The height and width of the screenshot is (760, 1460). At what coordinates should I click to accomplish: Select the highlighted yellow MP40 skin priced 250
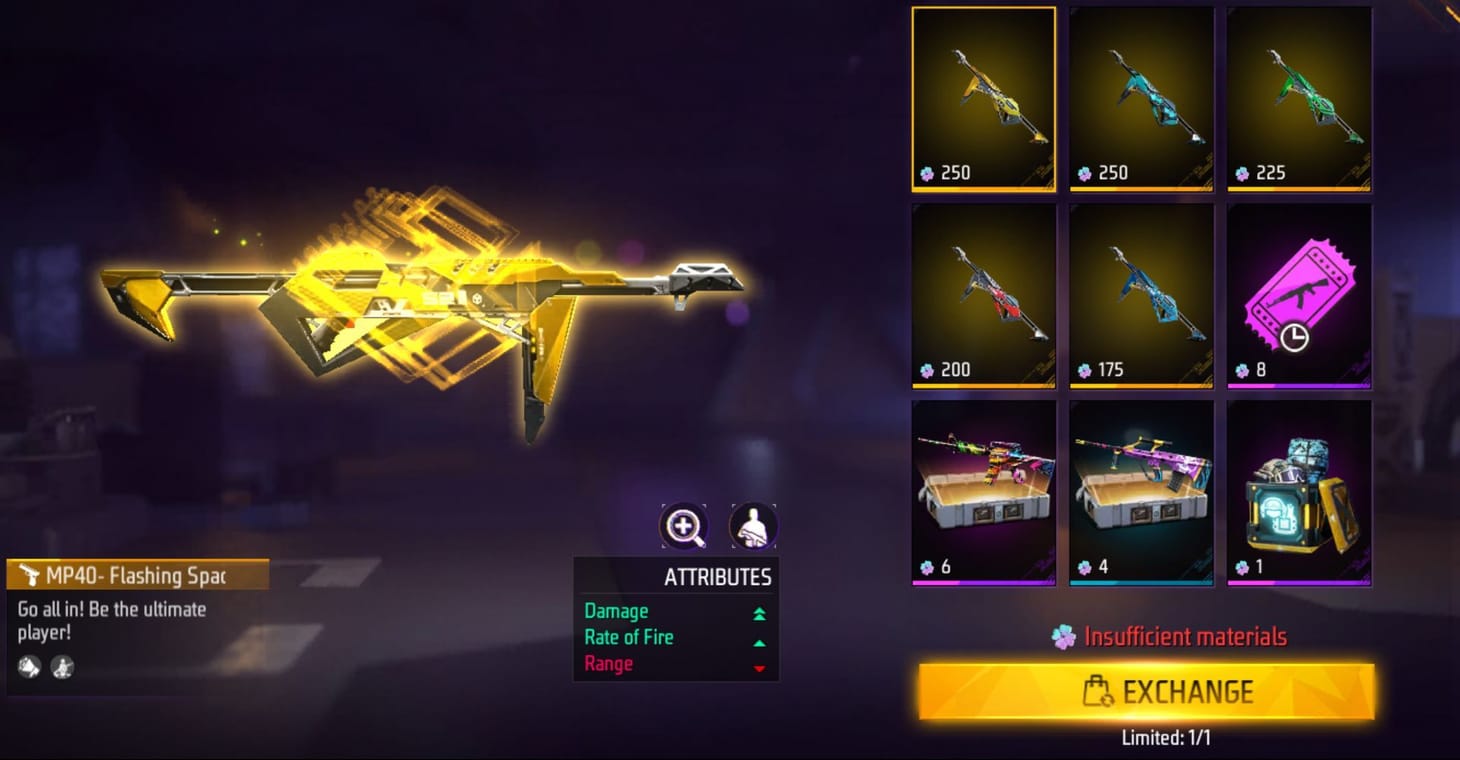pyautogui.click(x=983, y=97)
